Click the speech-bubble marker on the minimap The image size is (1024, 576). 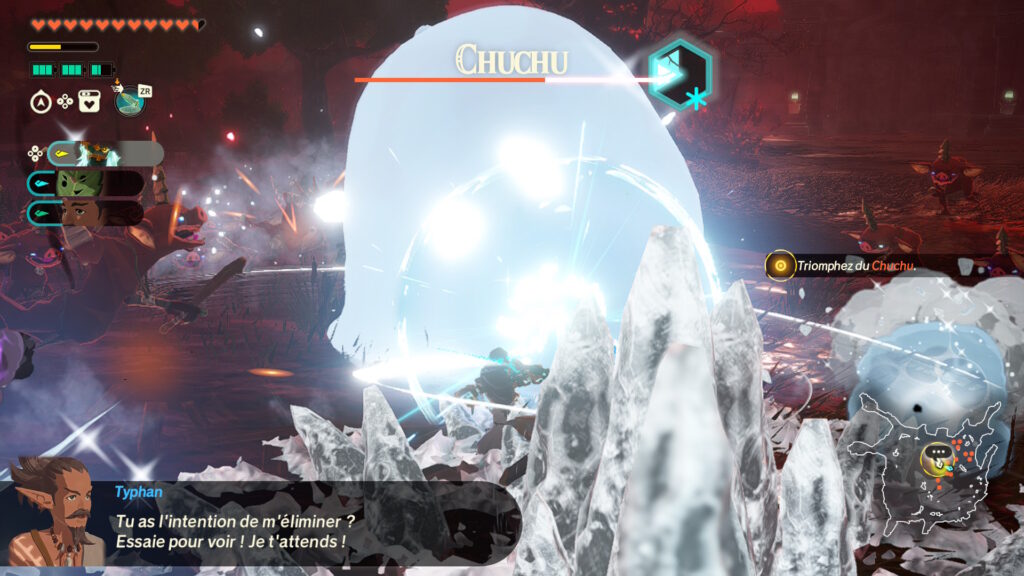point(933,455)
